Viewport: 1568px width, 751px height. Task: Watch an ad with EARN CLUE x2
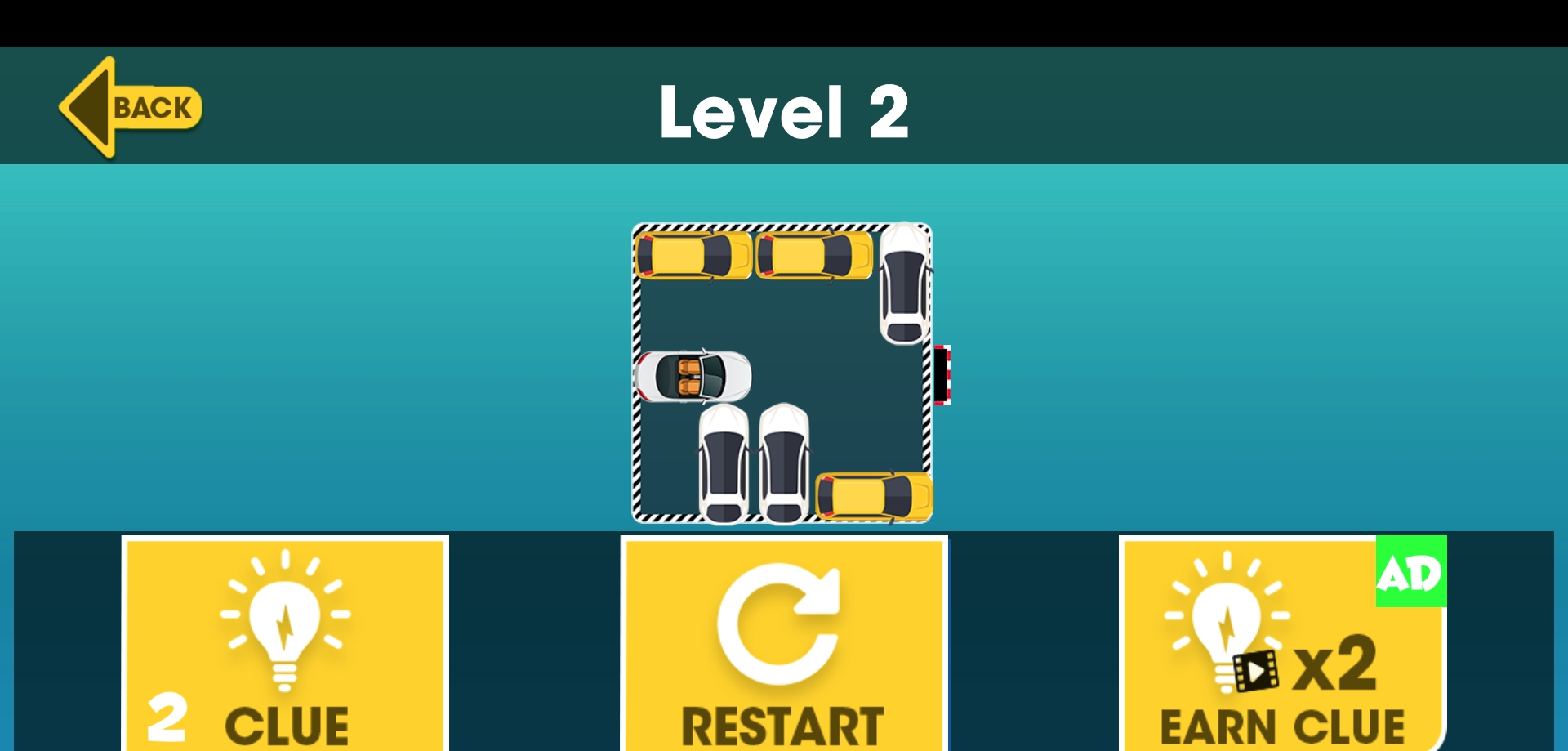click(1282, 644)
